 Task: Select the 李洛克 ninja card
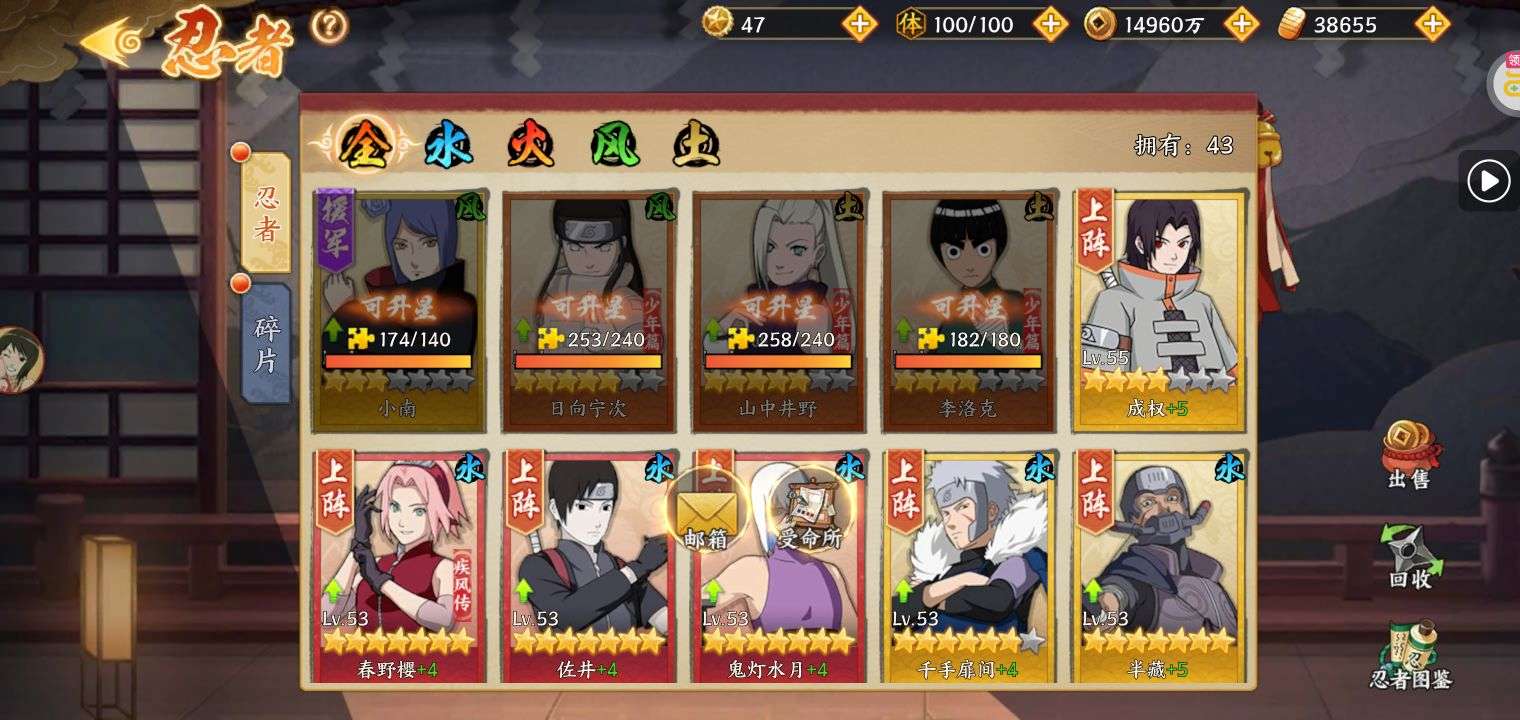tap(968, 310)
